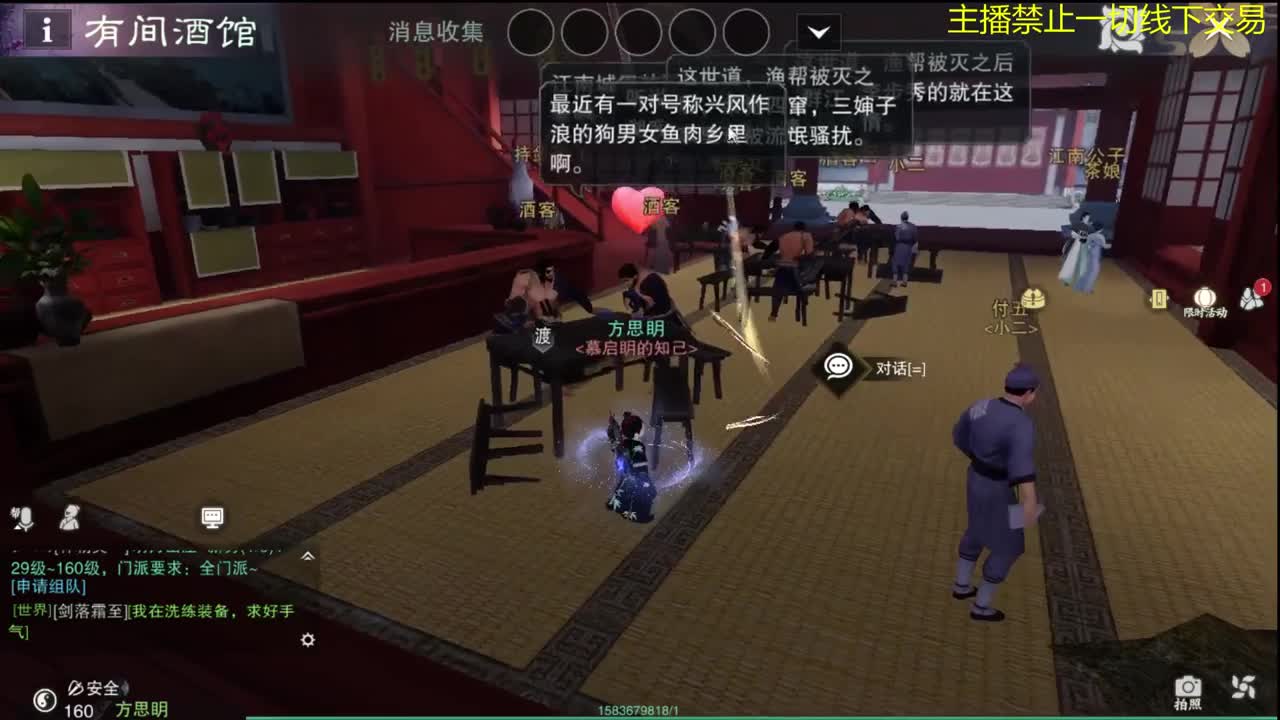Open the down chevron below the avatar circles
This screenshot has height=720, width=1280.
(x=819, y=32)
